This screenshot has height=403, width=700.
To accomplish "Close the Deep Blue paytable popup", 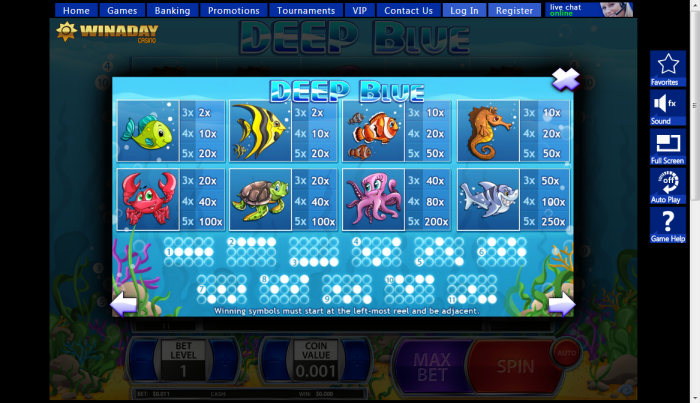I will click(x=565, y=78).
